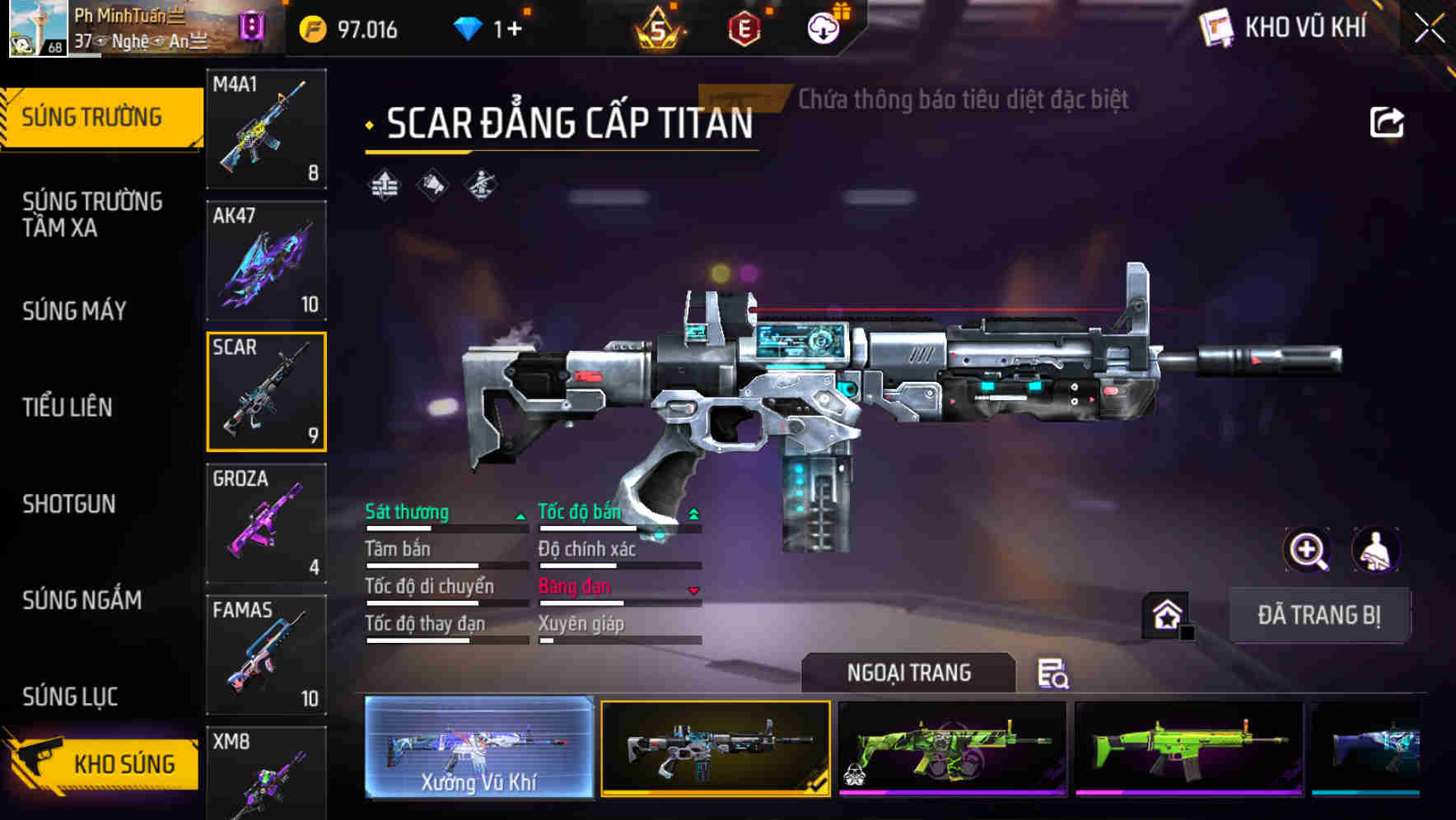Click the attribute upgrade icon under the weapon title
This screenshot has height=820, width=1456.
point(384,187)
